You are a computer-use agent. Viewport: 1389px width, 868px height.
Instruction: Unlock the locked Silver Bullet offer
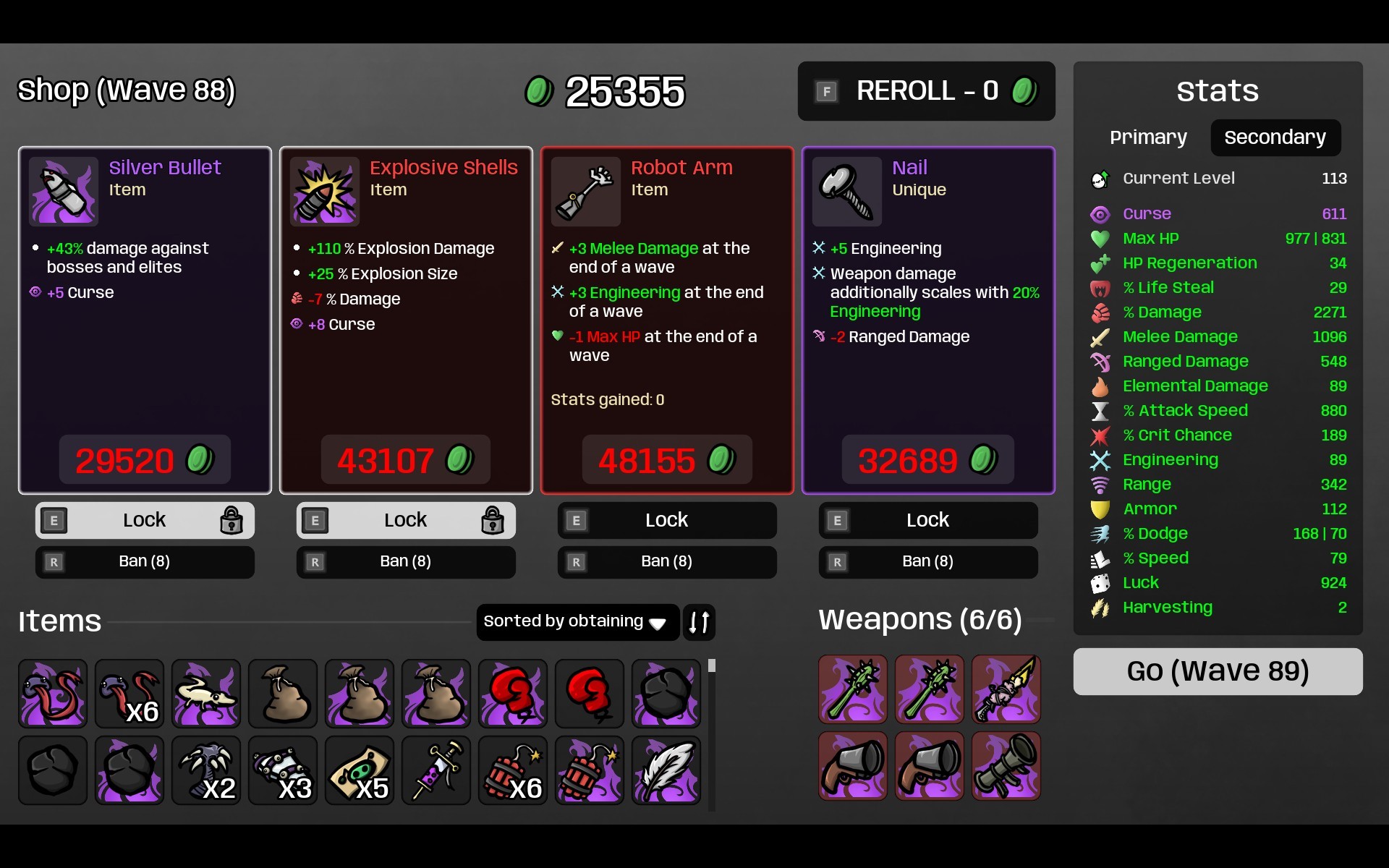tap(145, 520)
